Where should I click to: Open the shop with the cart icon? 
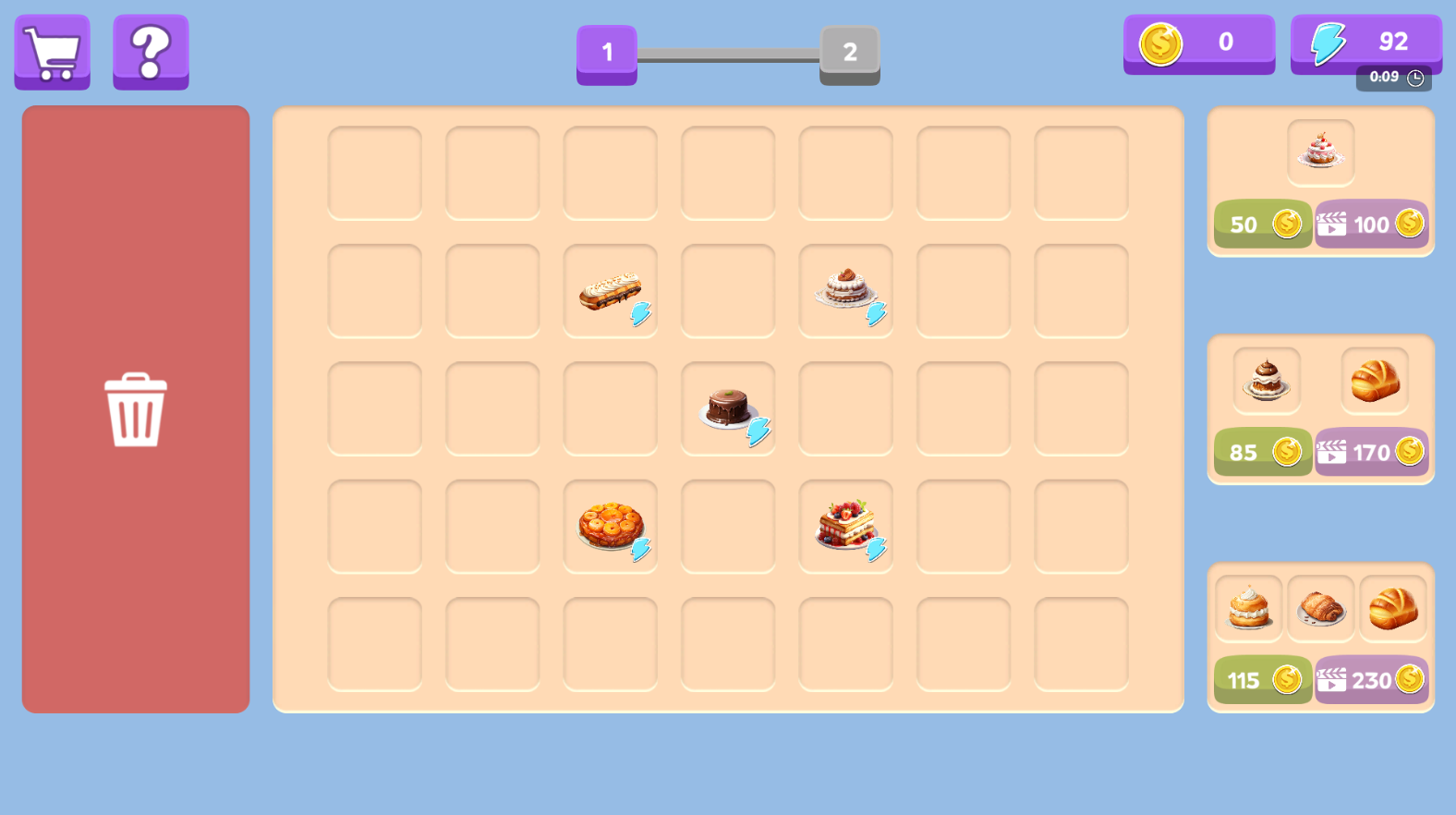pos(52,52)
